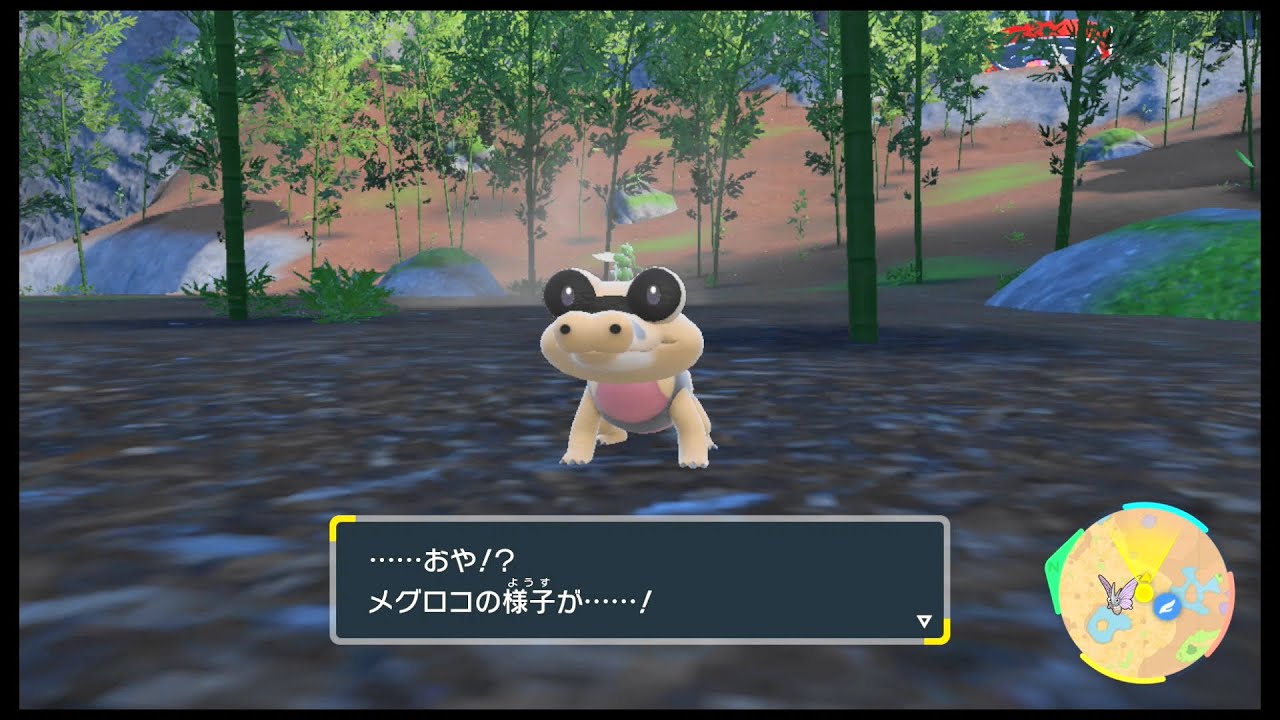Click the dialogue advance arrow
Screen dimensions: 1280x720
point(925,620)
